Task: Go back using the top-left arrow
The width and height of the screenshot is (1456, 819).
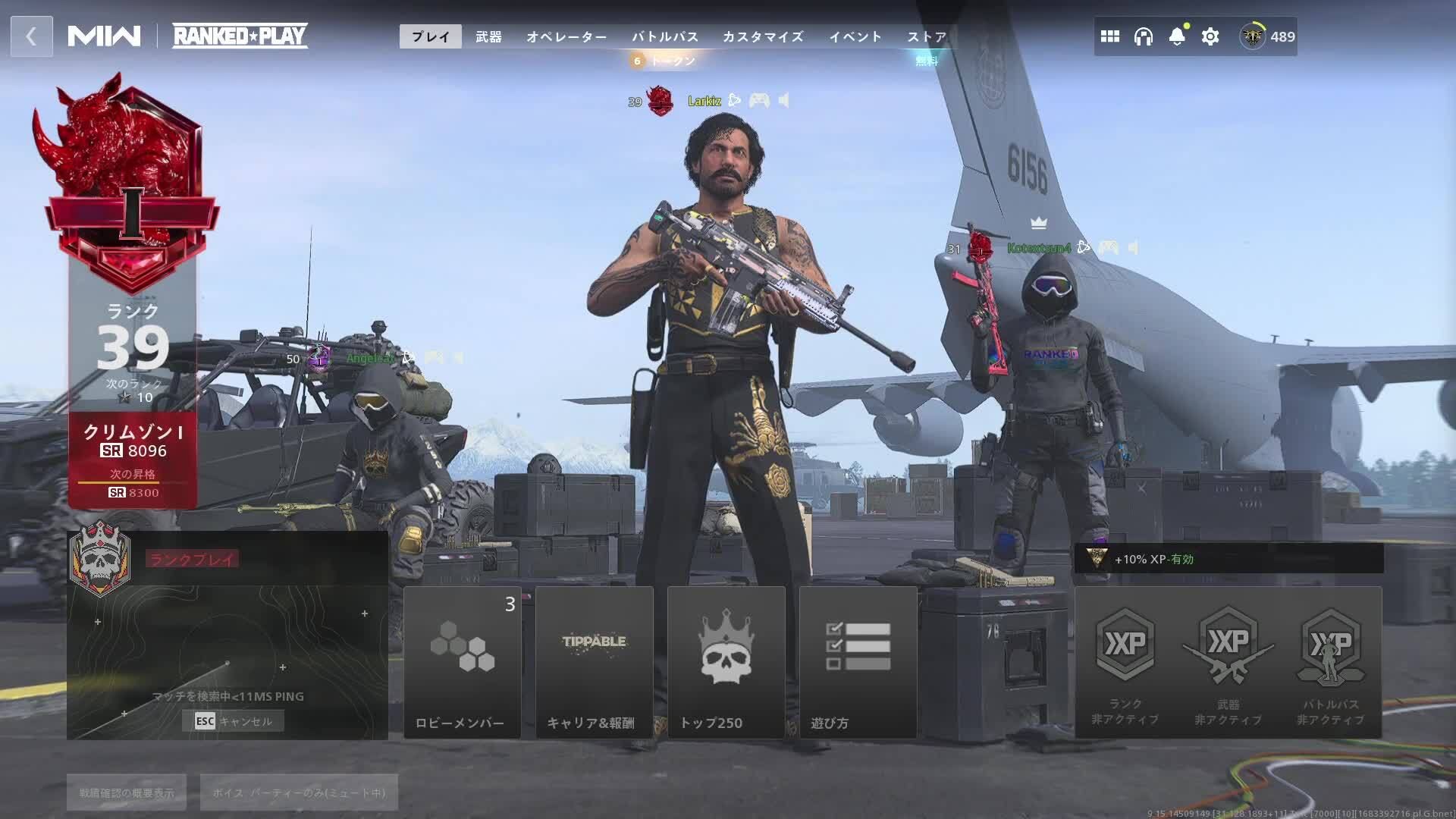Action: point(31,36)
